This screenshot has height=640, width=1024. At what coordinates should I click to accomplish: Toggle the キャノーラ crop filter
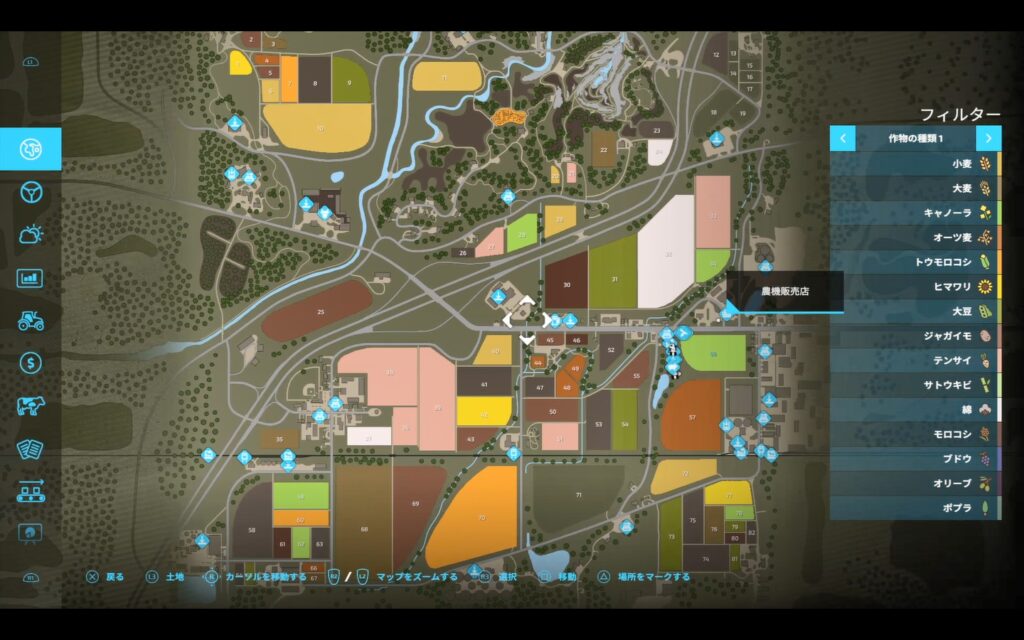[x=915, y=212]
